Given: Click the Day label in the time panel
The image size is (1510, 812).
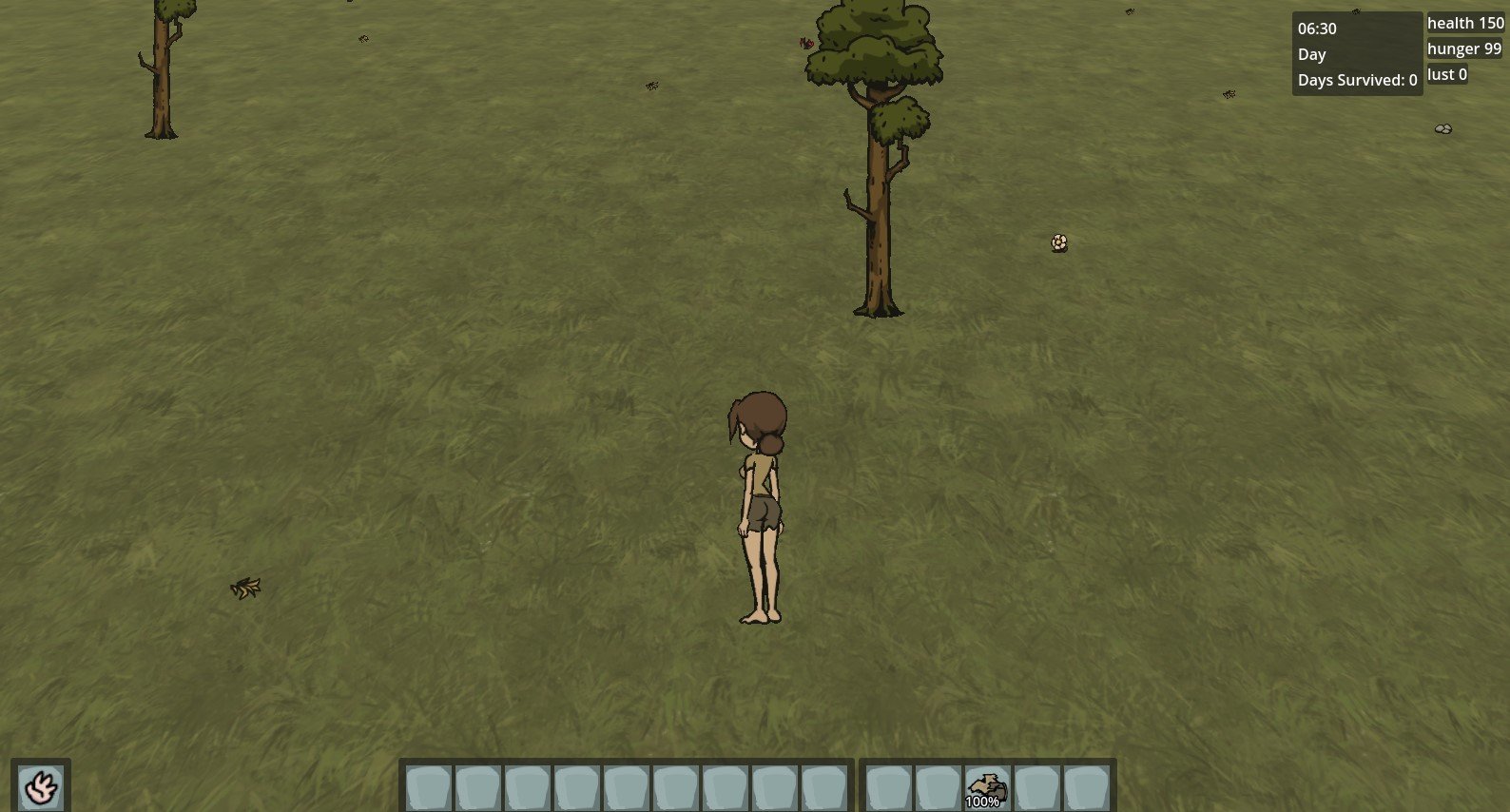Looking at the screenshot, I should pos(1311,54).
